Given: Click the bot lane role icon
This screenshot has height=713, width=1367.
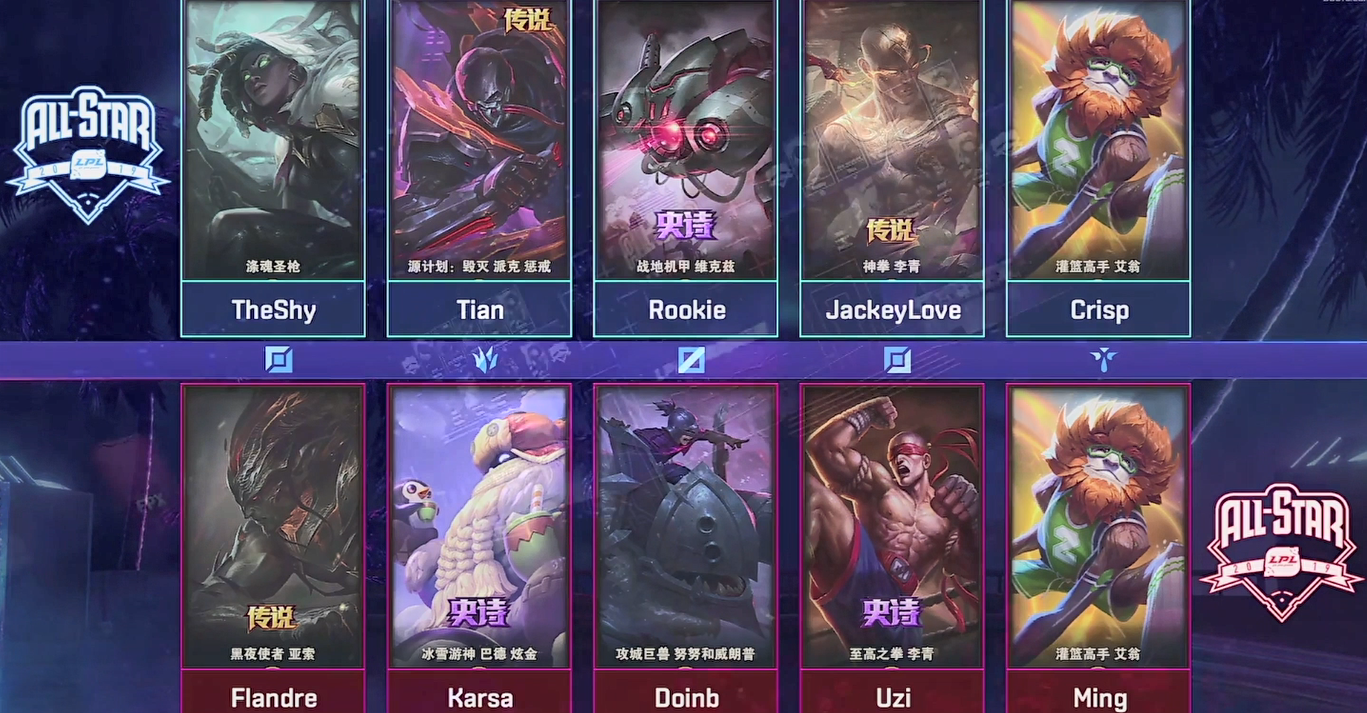Looking at the screenshot, I should 897,360.
